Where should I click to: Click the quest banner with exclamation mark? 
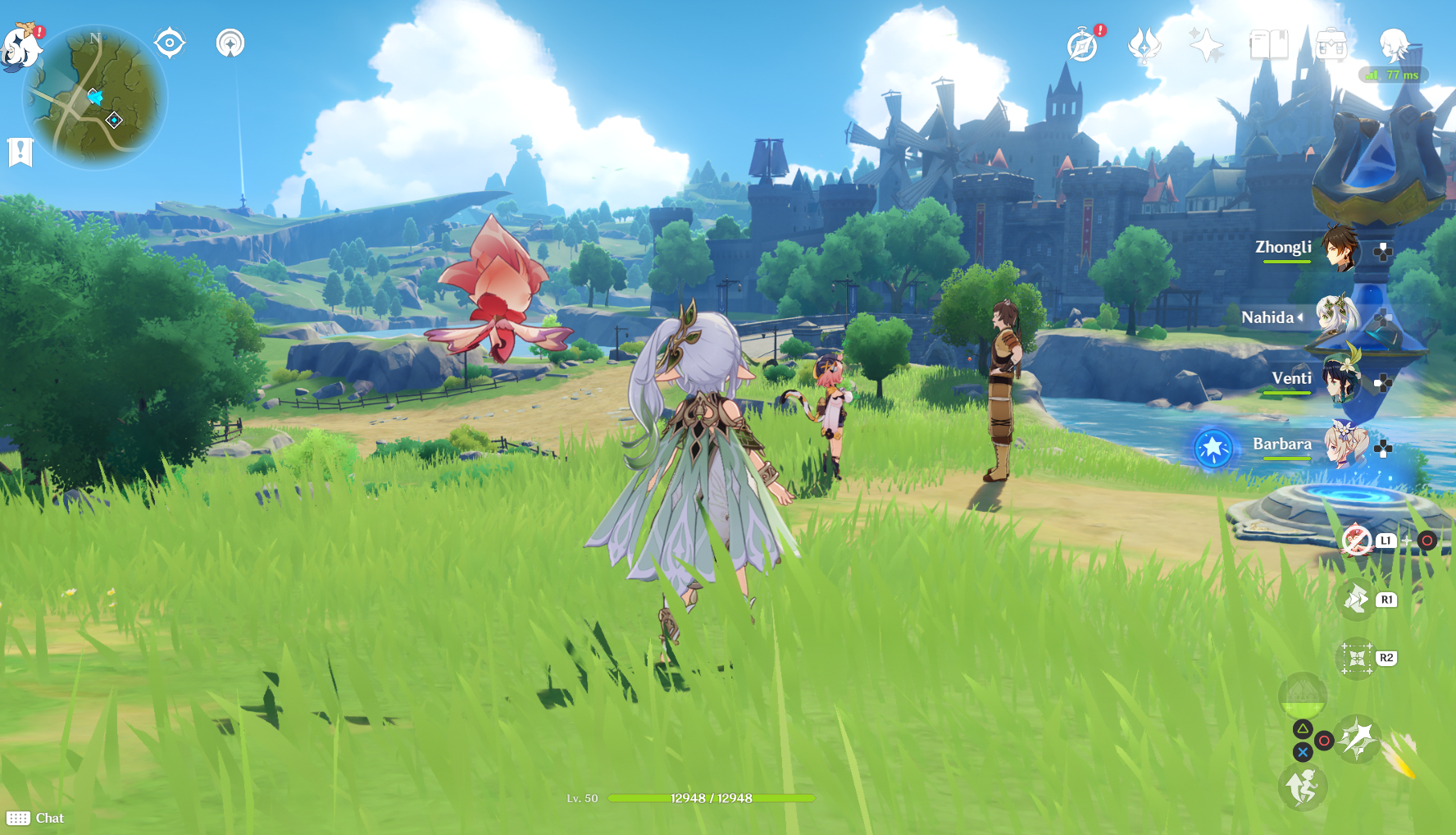[20, 152]
